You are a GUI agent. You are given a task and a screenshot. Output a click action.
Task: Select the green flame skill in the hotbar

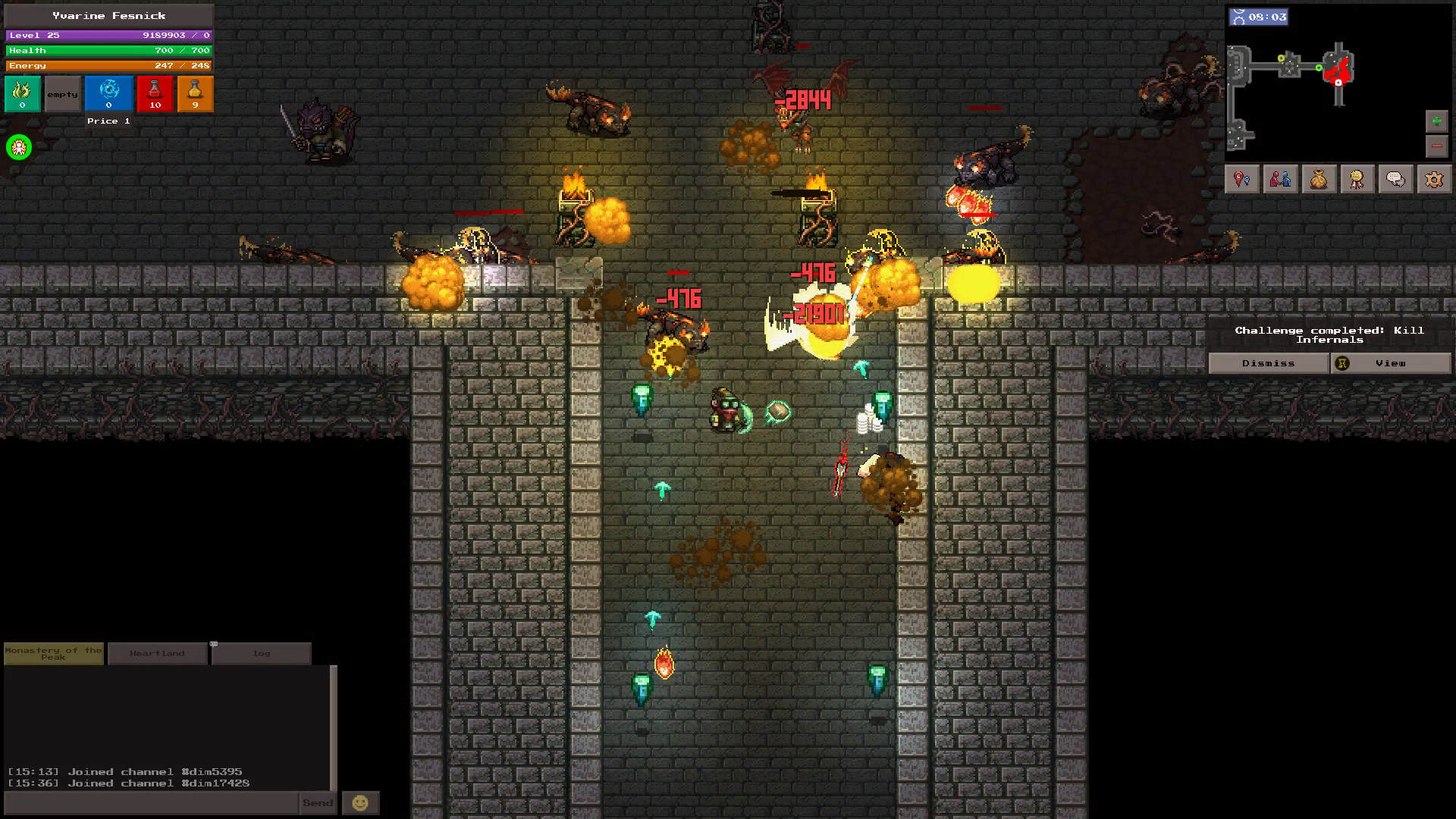(22, 93)
